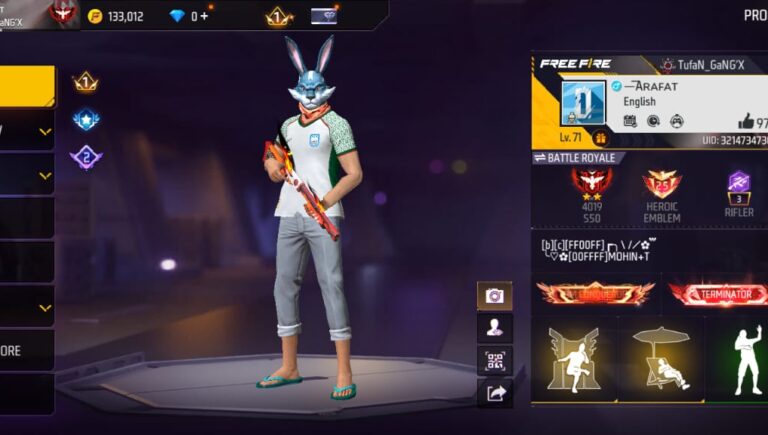Viewport: 768px width, 435px height.
Task: Pick the dancing emote on green background
Action: point(740,360)
